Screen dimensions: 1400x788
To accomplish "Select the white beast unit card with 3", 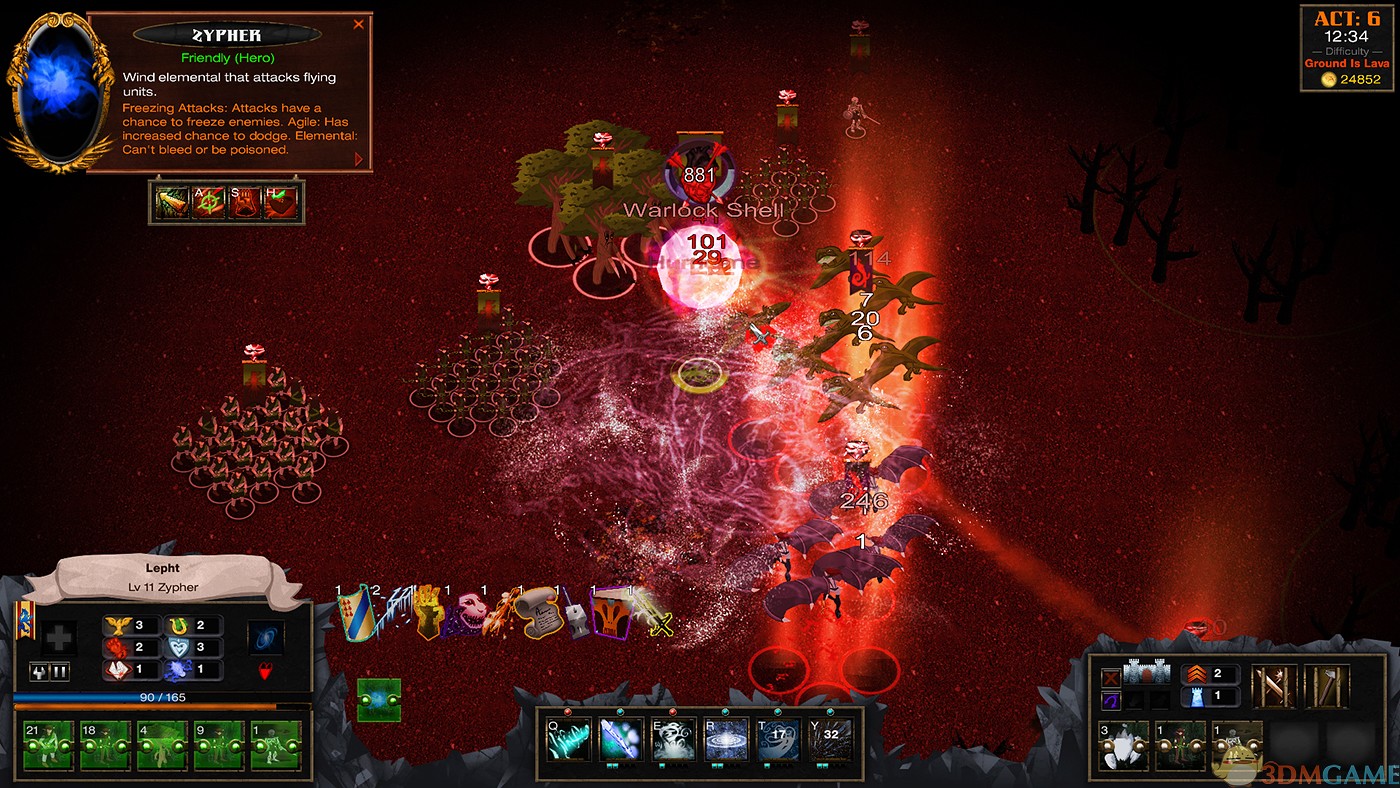I will point(1124,747).
